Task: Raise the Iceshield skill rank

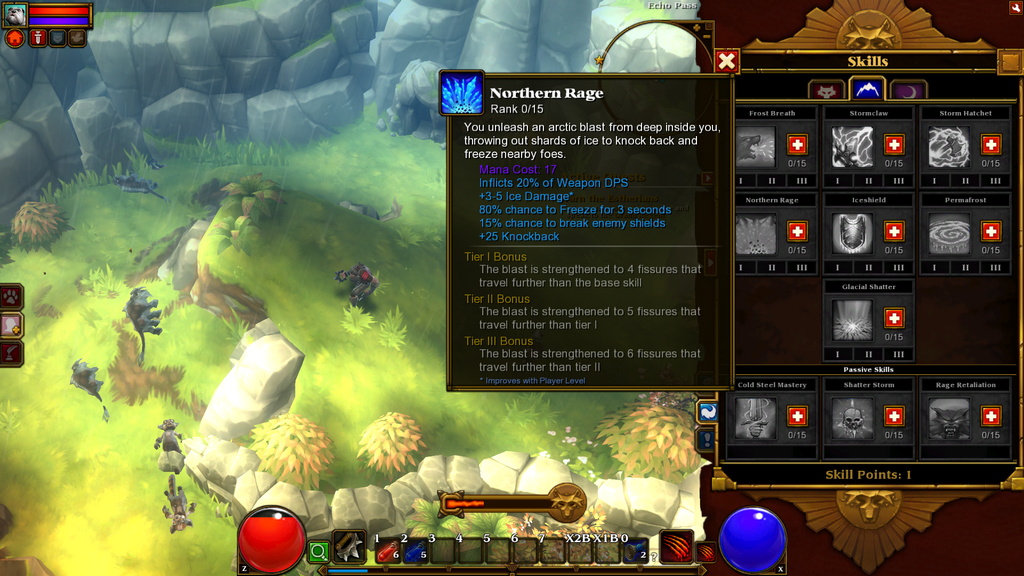Action: coord(894,231)
